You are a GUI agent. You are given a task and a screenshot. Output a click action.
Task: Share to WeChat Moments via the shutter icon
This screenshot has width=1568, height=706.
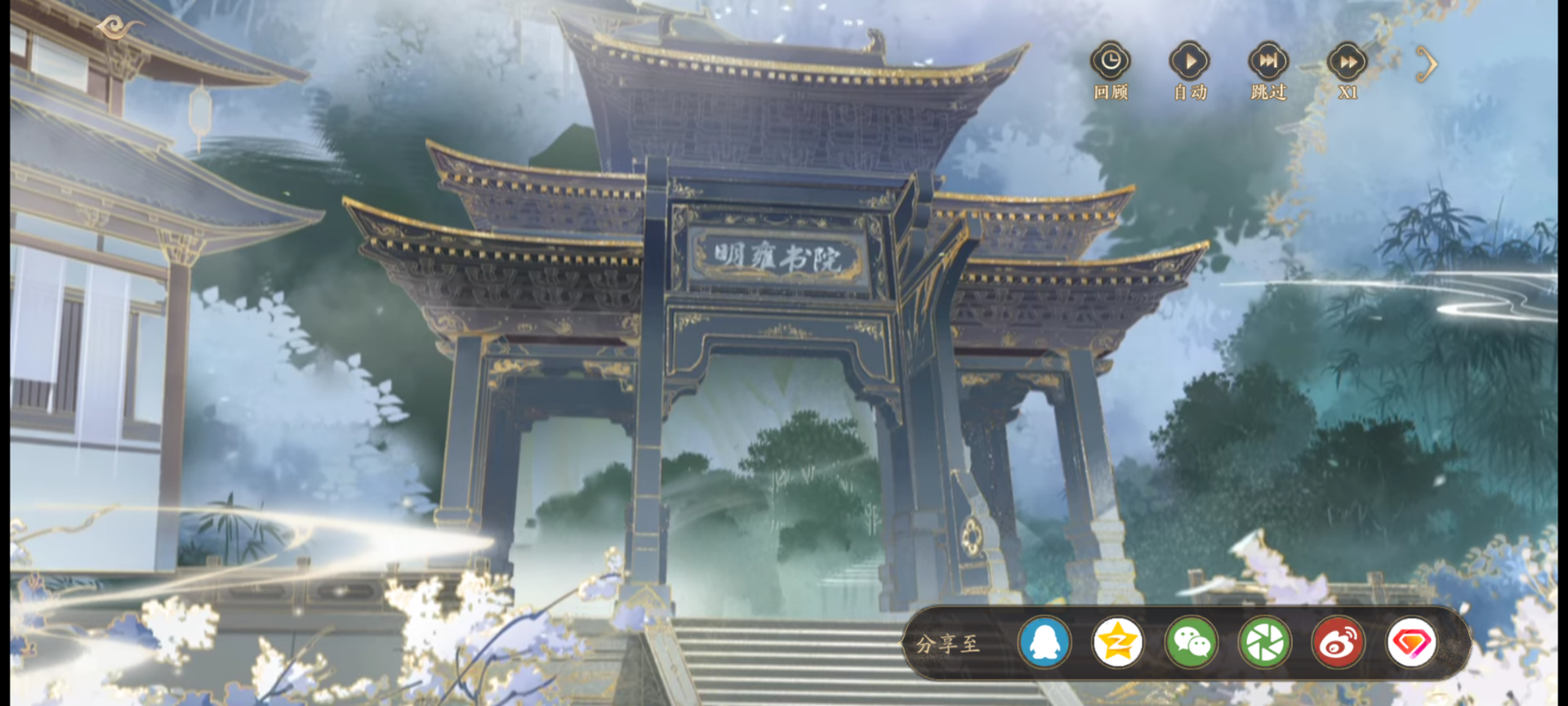pos(1264,643)
